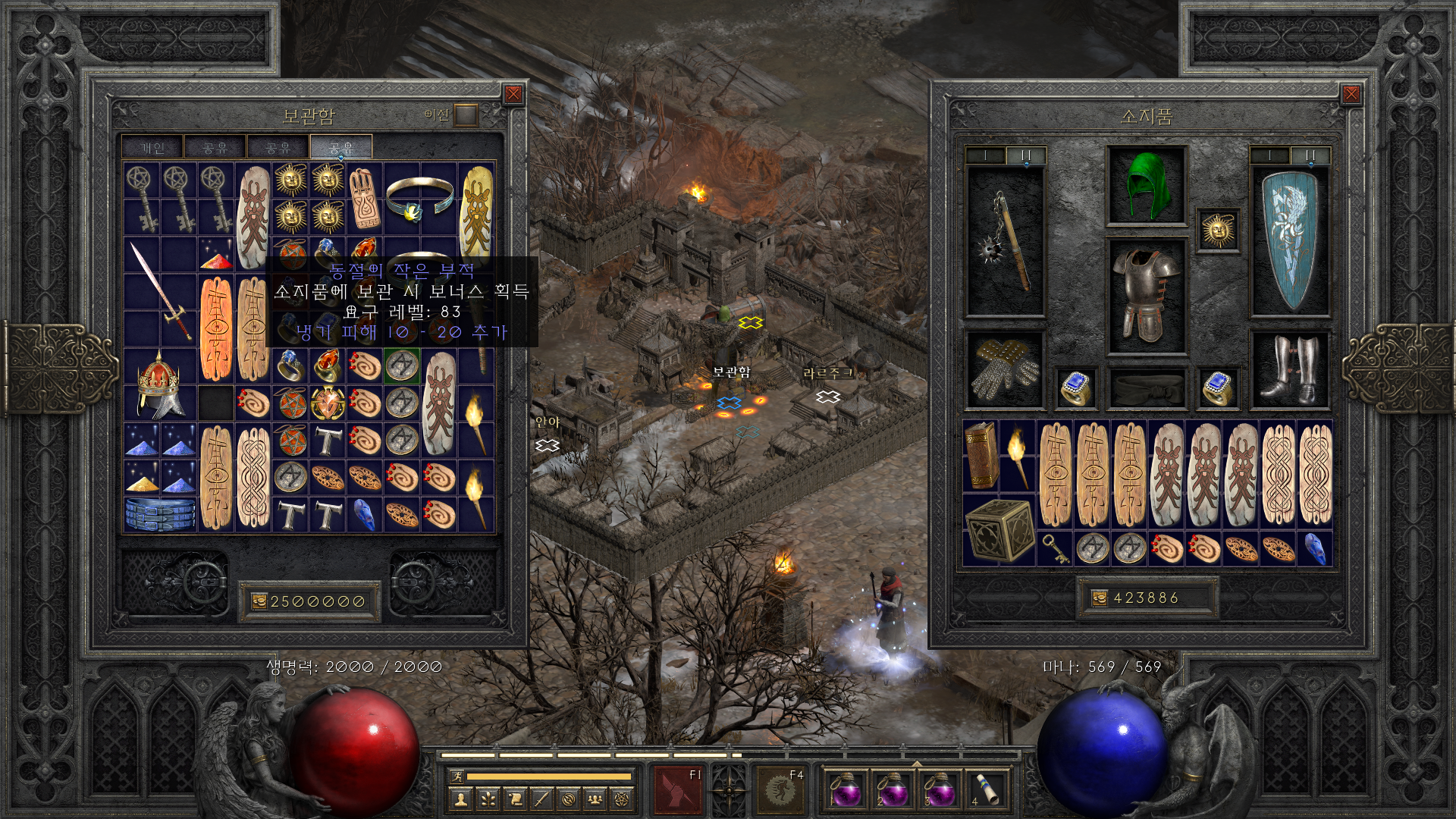
Task: Select the equipped sun amulet
Action: click(x=1218, y=230)
